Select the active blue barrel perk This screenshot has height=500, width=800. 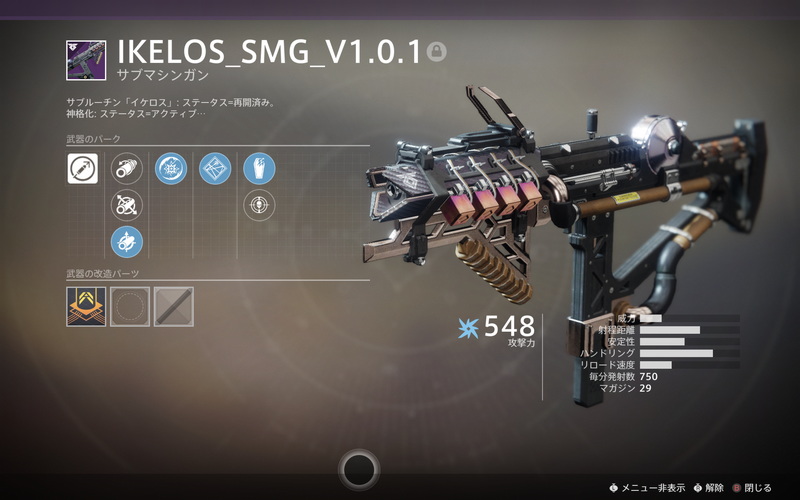pyautogui.click(x=126, y=241)
